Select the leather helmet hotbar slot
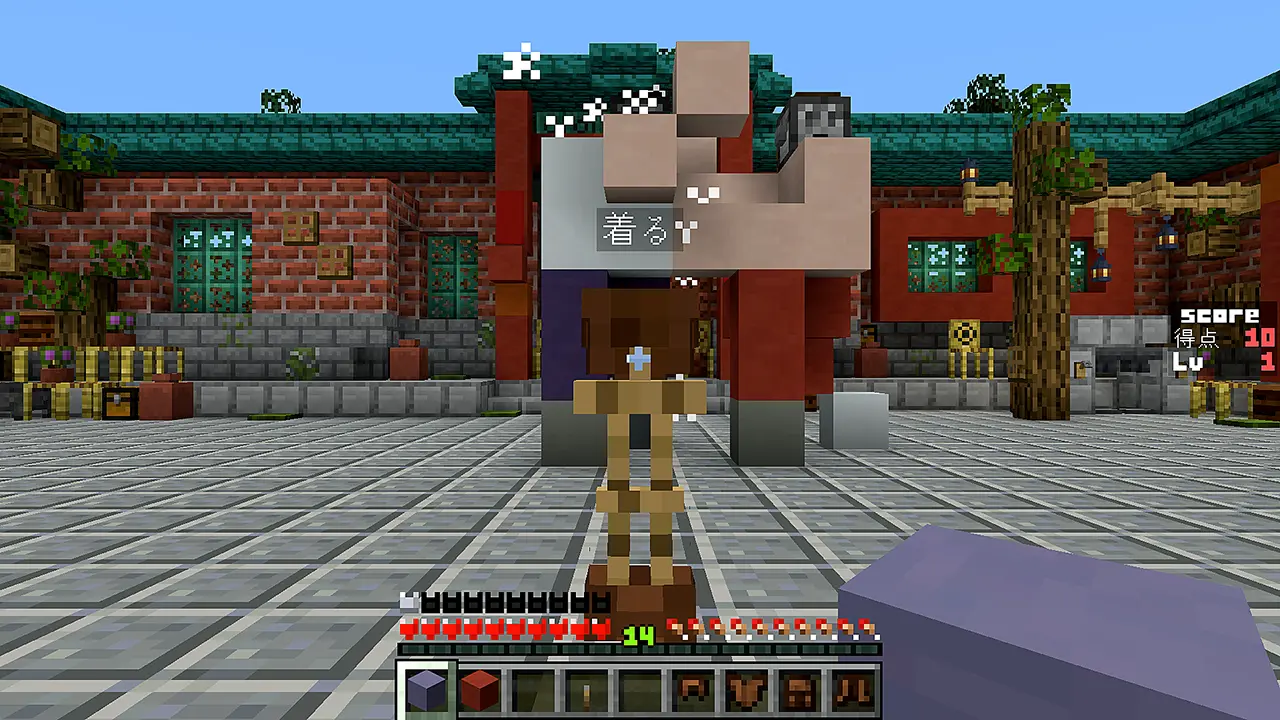The width and height of the screenshot is (1280, 720). (692, 690)
